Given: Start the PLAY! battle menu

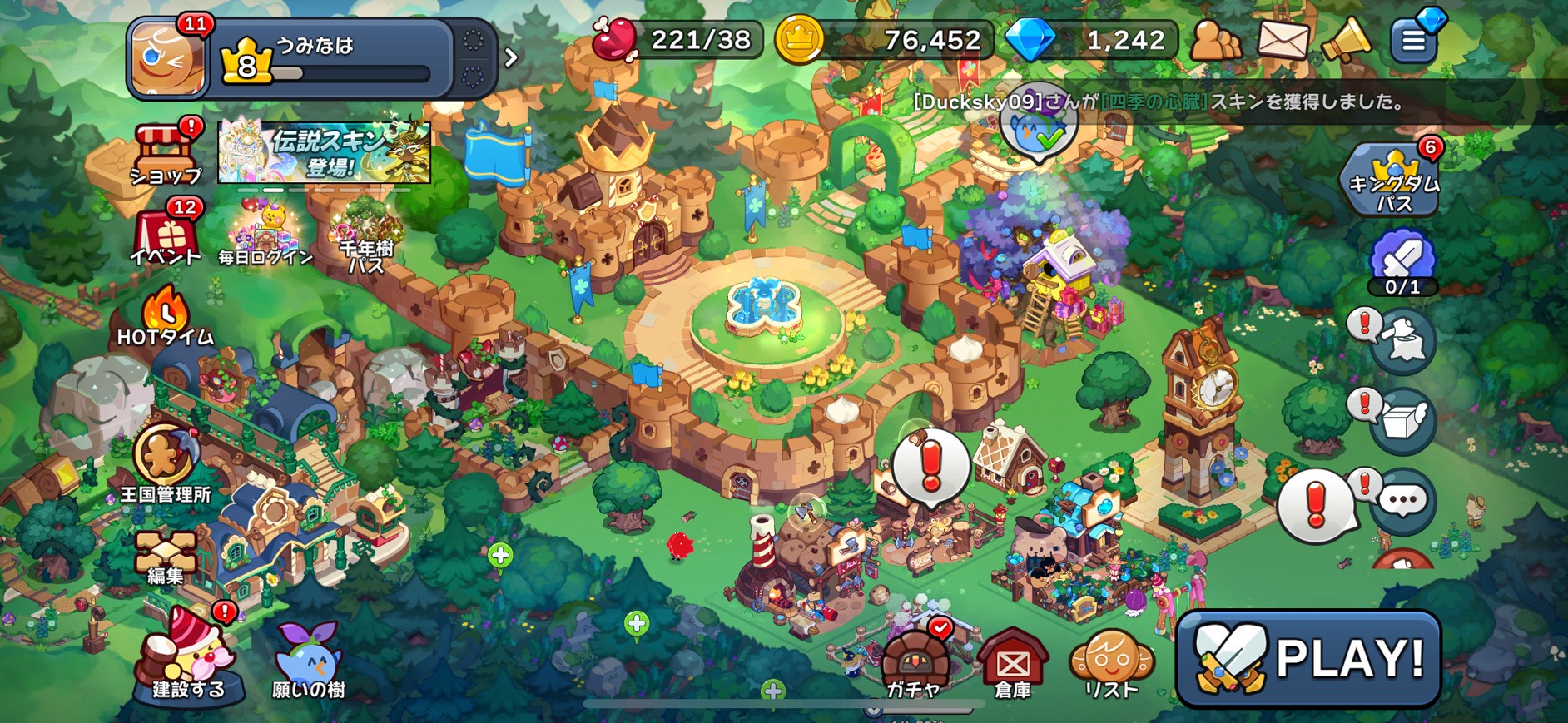Looking at the screenshot, I should pyautogui.click(x=1308, y=659).
